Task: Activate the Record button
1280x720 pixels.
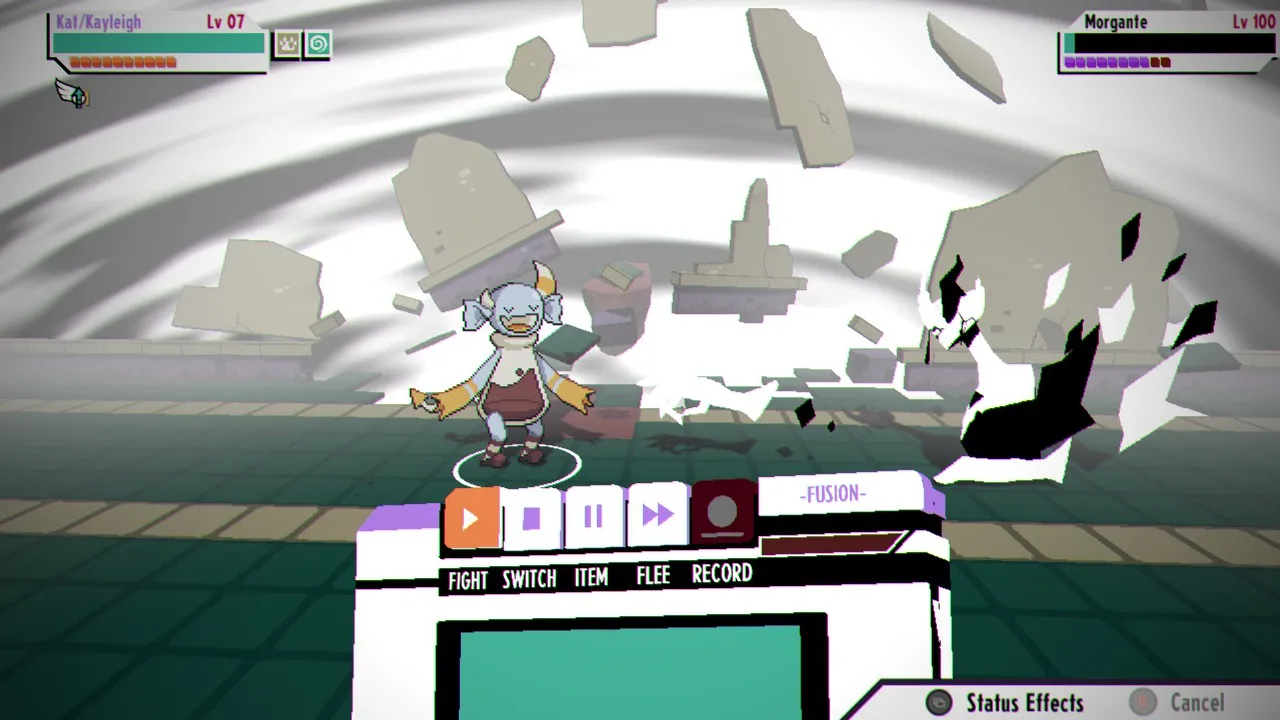Action: [x=722, y=512]
